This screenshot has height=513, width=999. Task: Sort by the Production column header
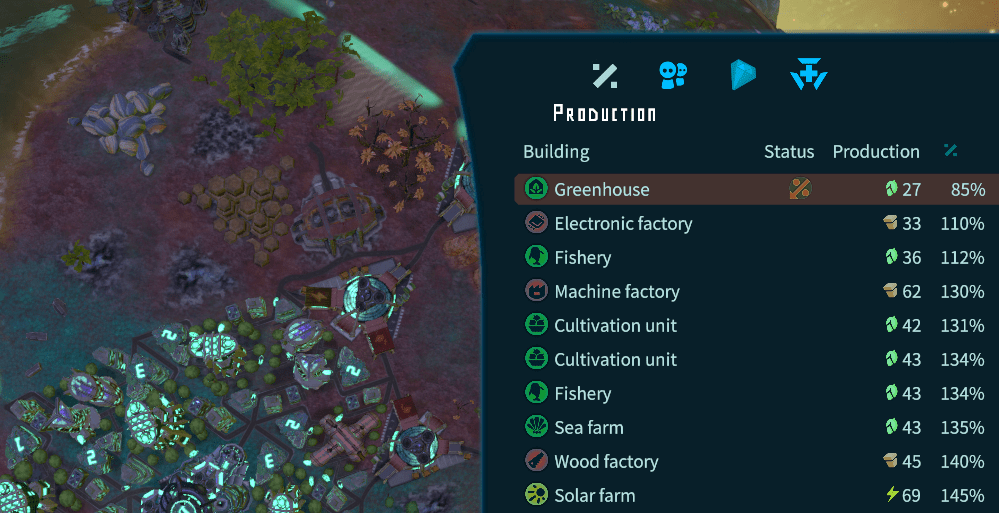click(x=876, y=152)
